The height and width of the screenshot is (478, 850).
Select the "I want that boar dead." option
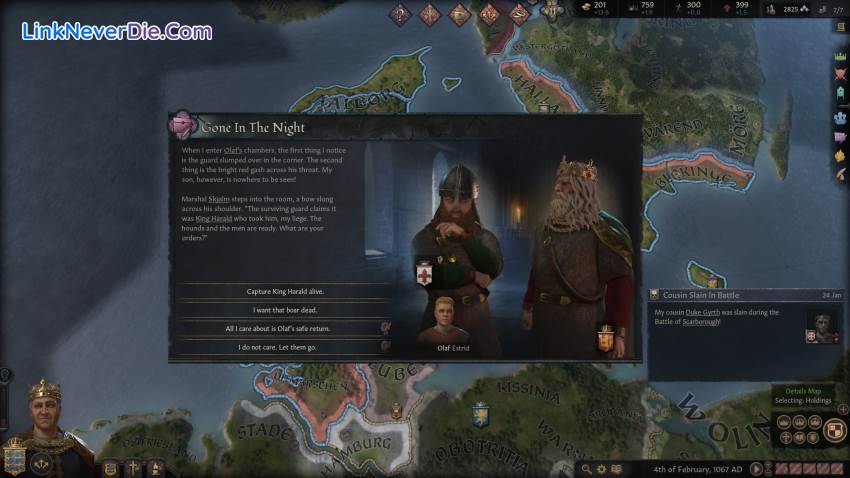click(285, 310)
